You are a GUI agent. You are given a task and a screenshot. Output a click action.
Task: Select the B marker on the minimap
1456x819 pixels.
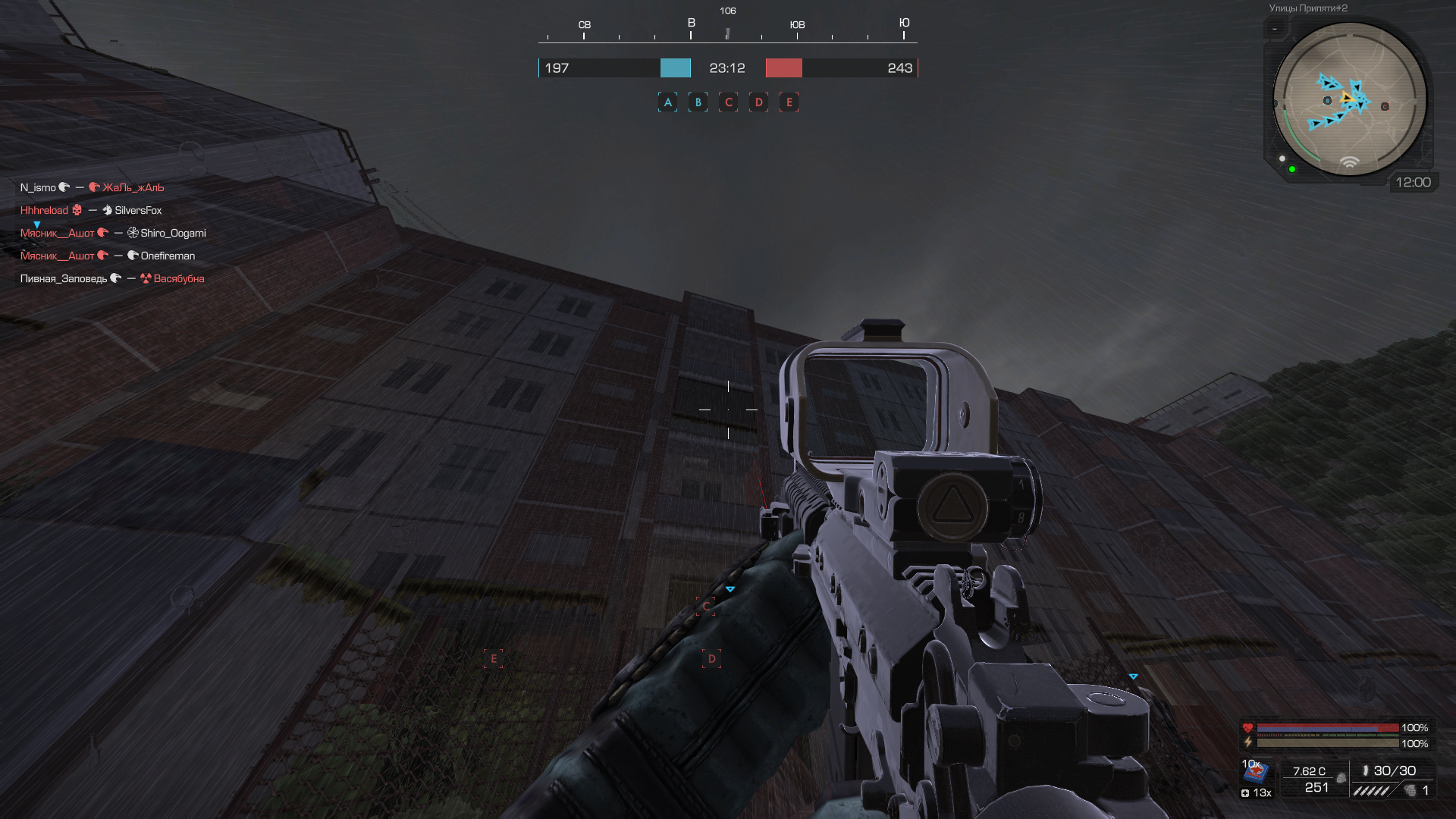click(1327, 100)
